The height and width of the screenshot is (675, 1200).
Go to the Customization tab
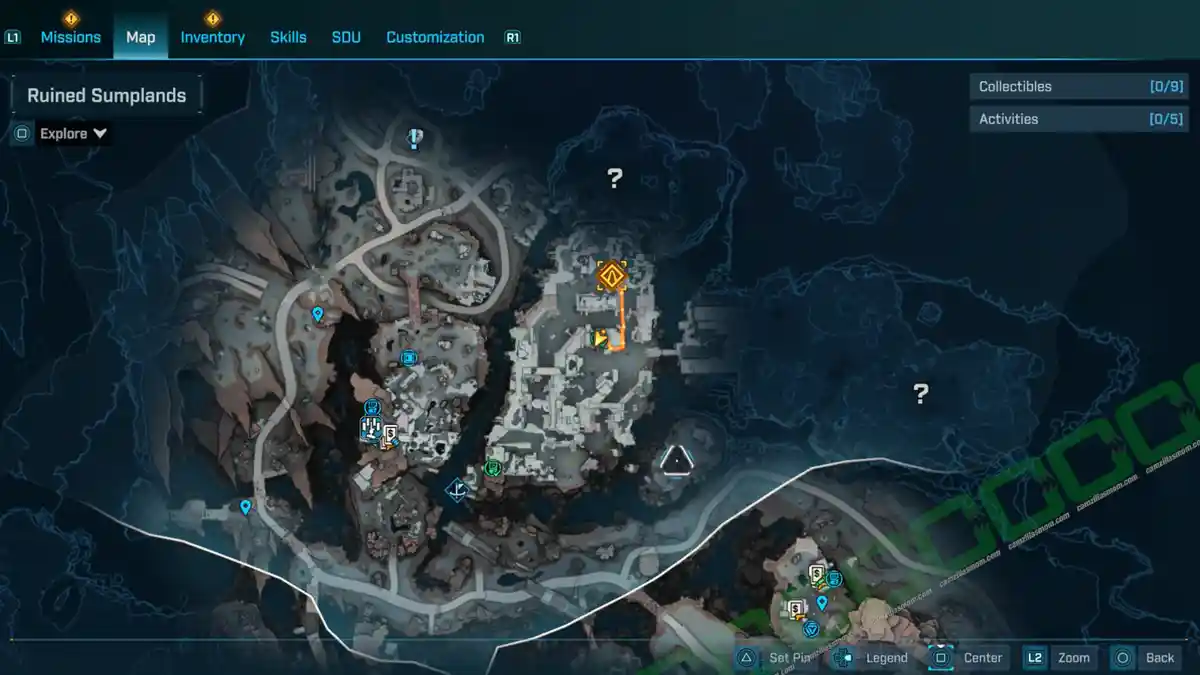point(435,37)
